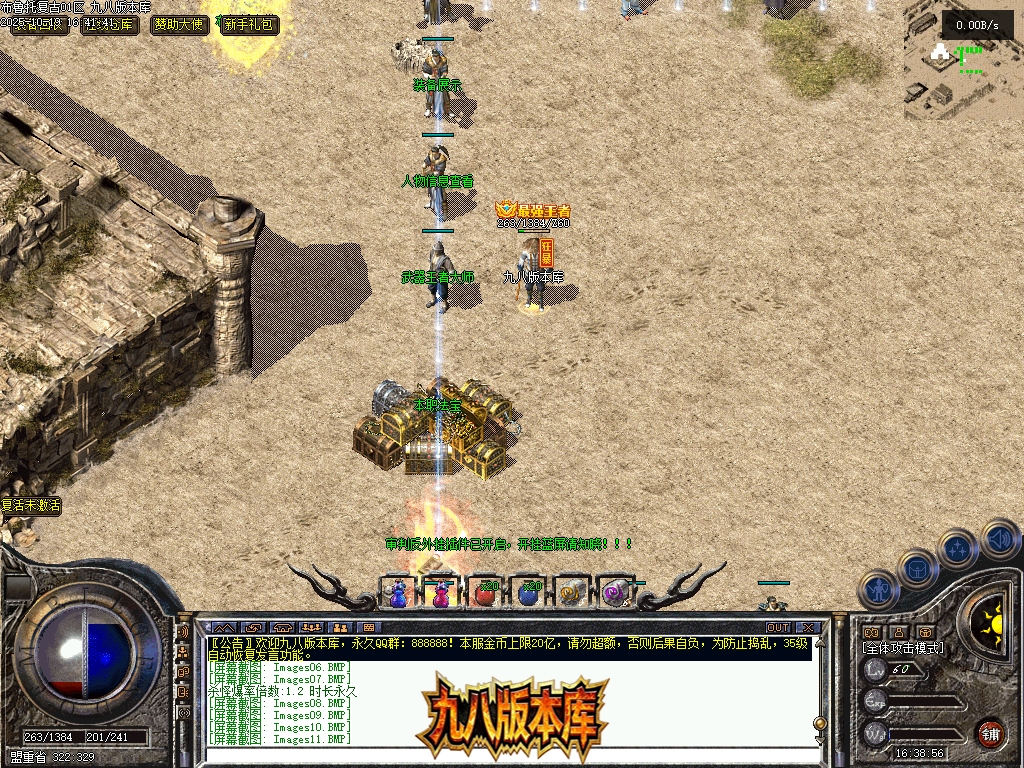The height and width of the screenshot is (768, 1024).
Task: Claim the 新手礼包 newbie gift pack
Action: coord(250,25)
